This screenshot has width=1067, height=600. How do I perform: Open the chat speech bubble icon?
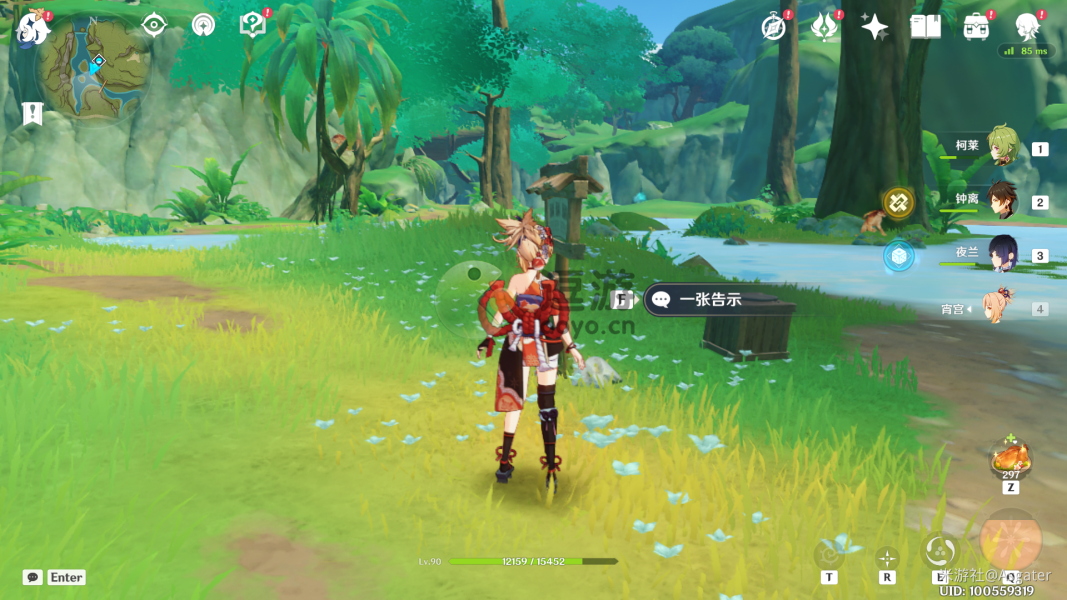[x=33, y=577]
